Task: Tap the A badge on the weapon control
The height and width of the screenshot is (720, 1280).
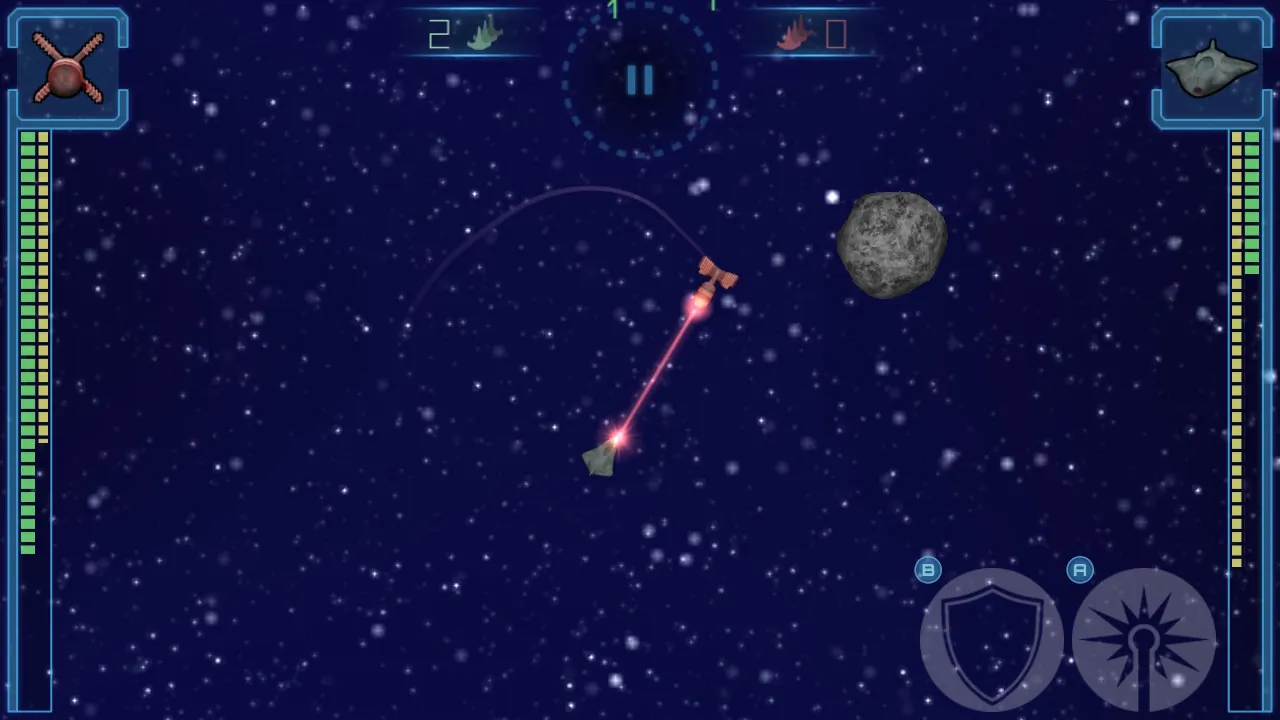Action: [1080, 570]
